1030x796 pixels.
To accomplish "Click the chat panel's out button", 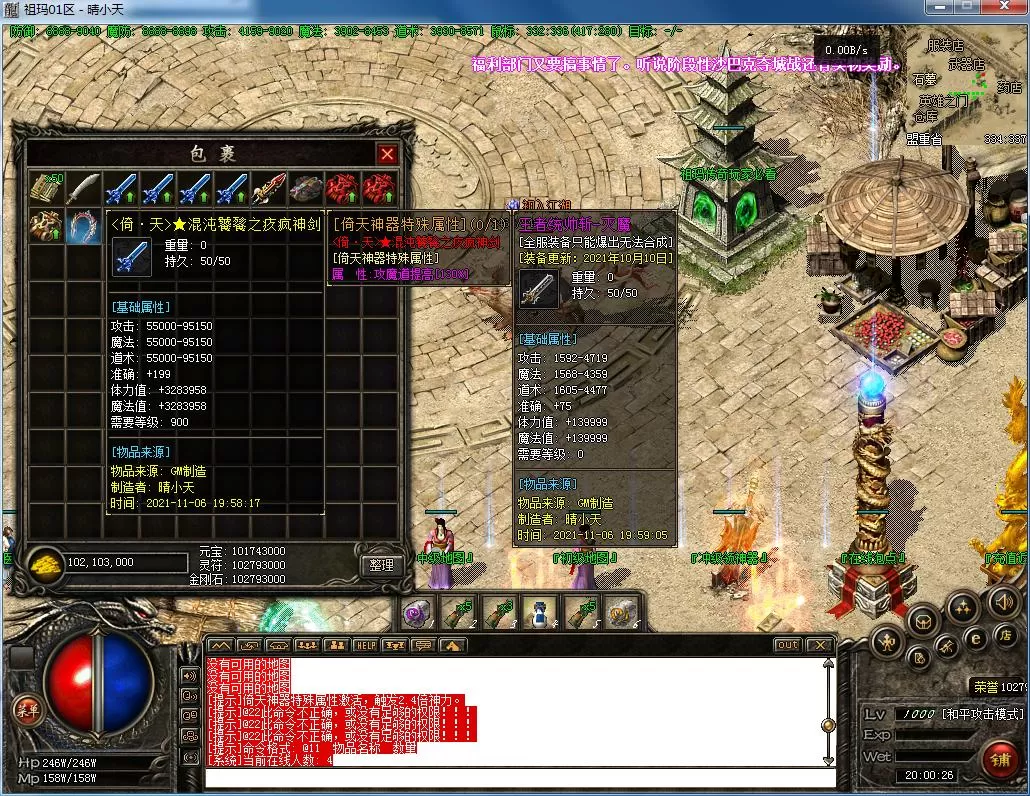I will click(x=788, y=646).
